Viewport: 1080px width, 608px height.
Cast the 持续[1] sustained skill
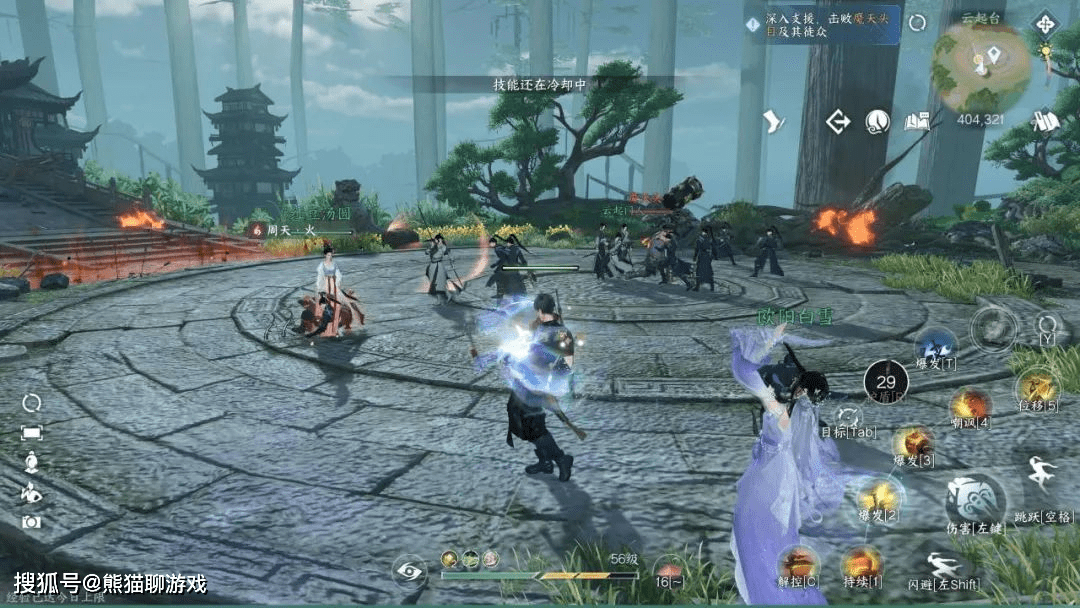click(x=860, y=564)
